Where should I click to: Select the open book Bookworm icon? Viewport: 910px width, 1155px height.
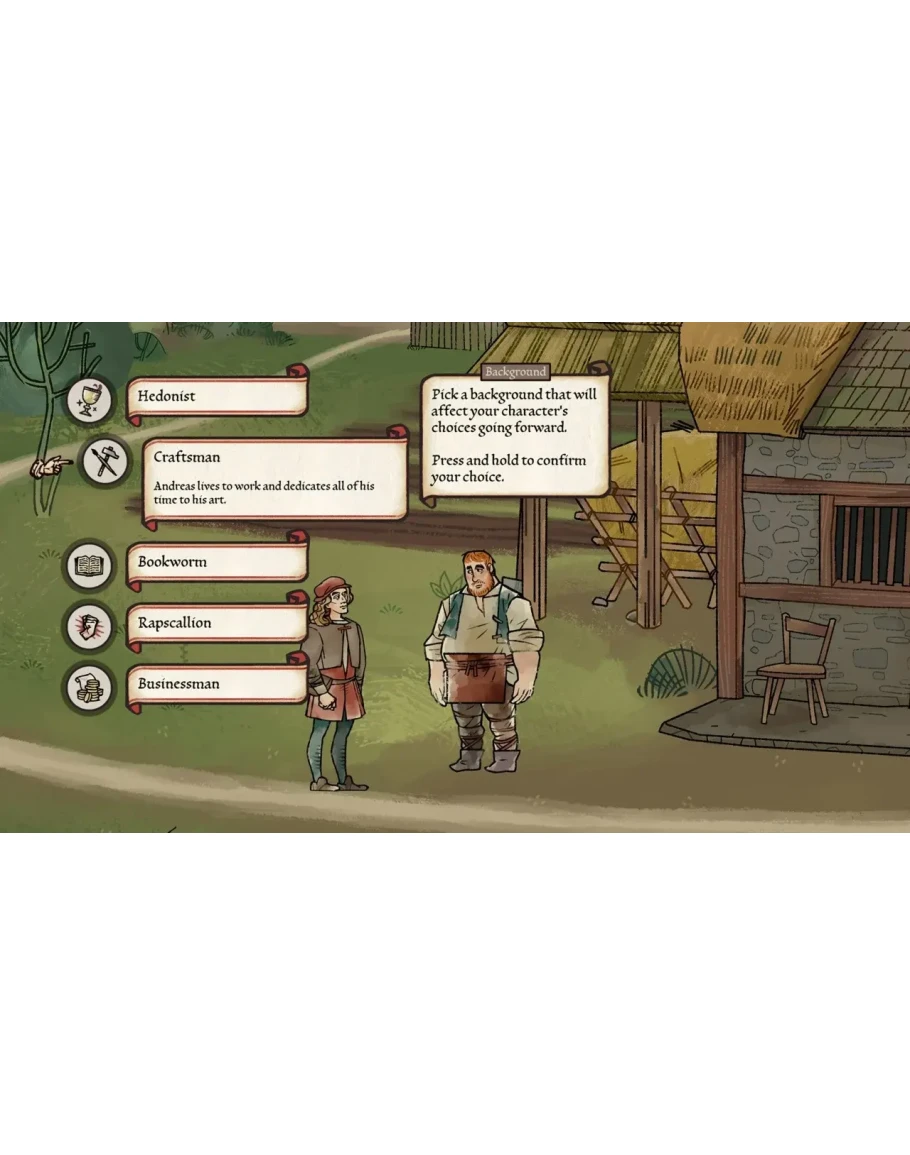point(91,566)
